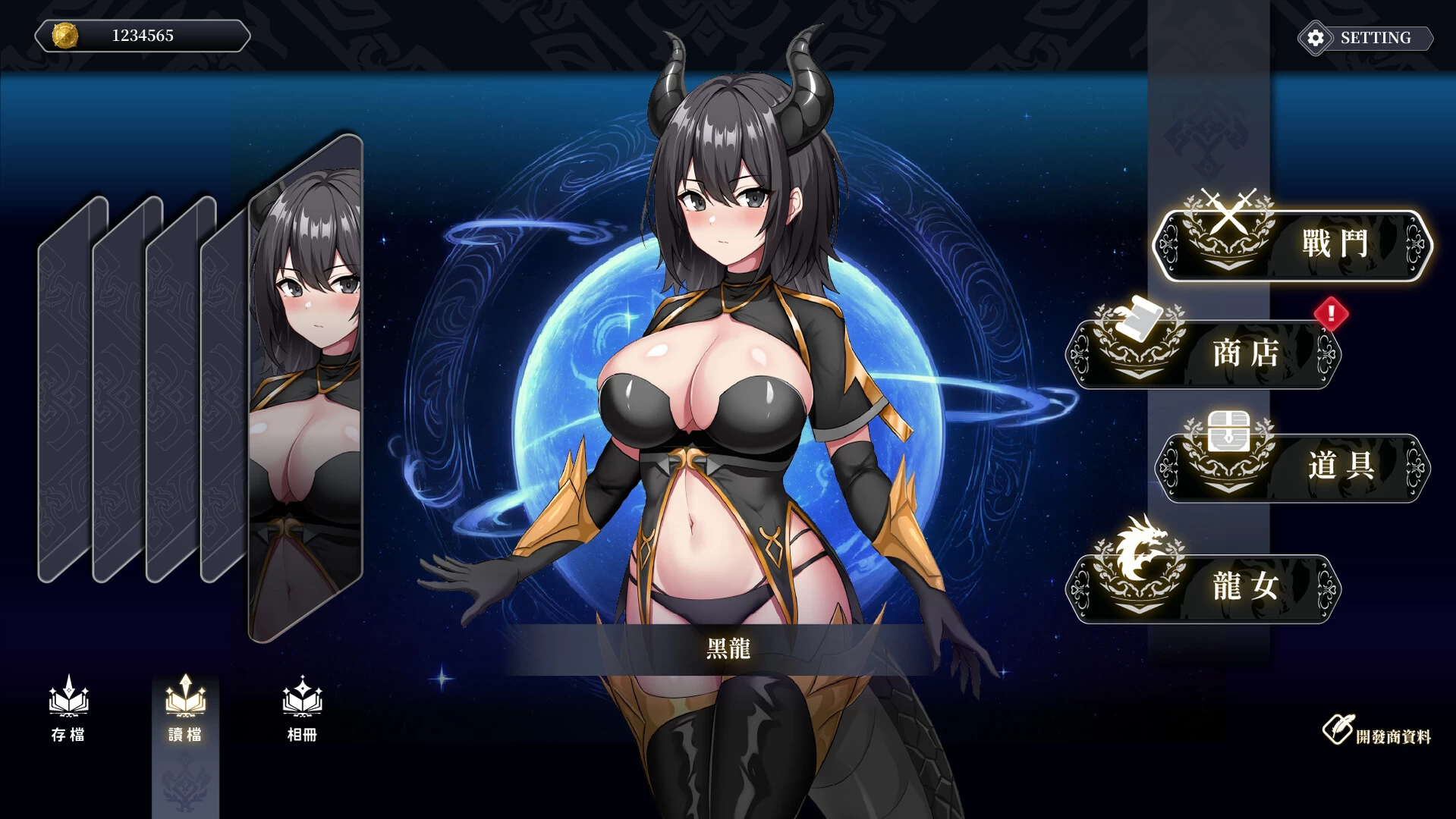Click the gear icon next to SETTING
Image resolution: width=1456 pixels, height=819 pixels.
(1315, 36)
